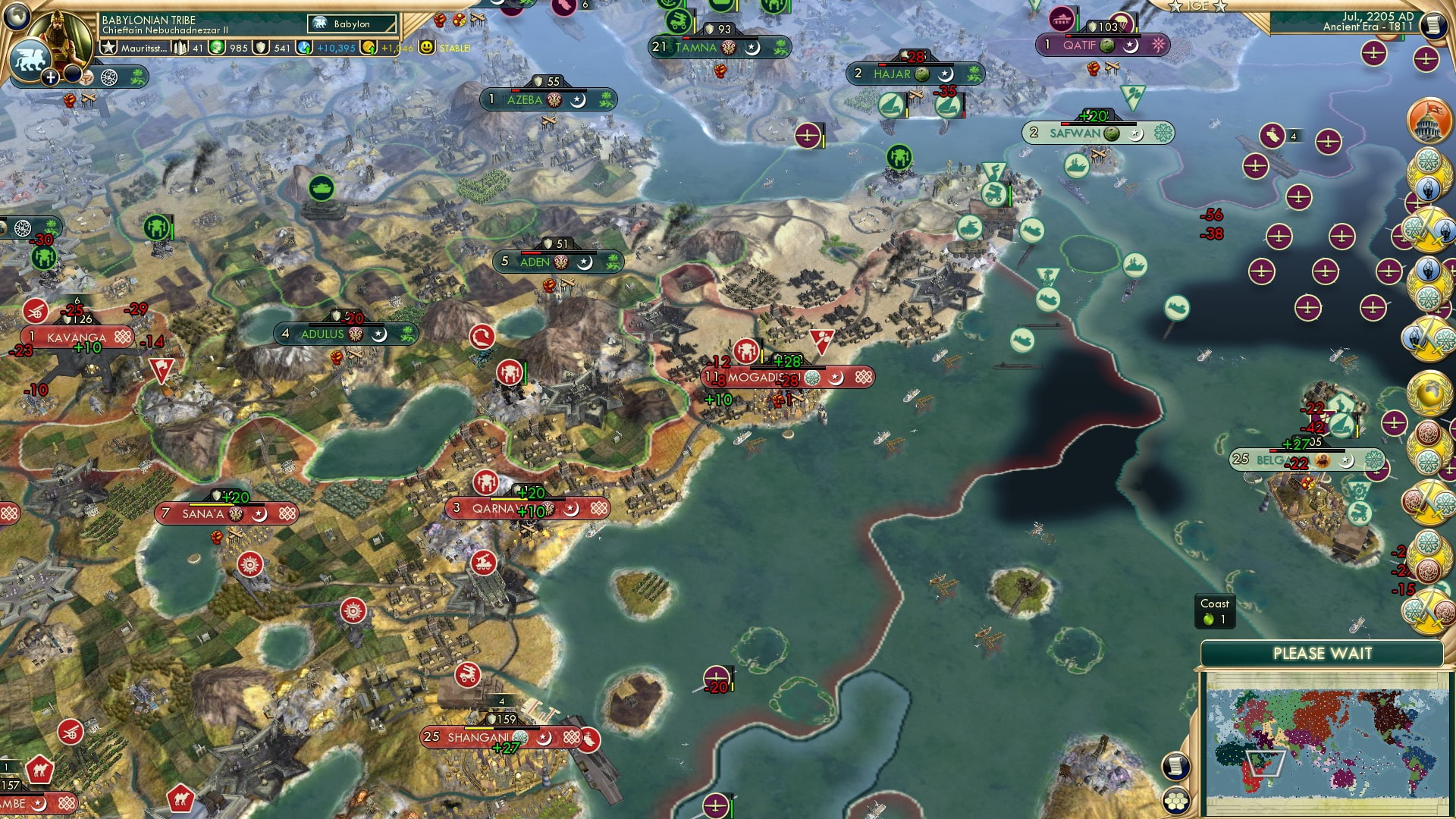The width and height of the screenshot is (1456, 819).
Task: Click the smiley STABLE happiness indicator
Action: coord(428,48)
